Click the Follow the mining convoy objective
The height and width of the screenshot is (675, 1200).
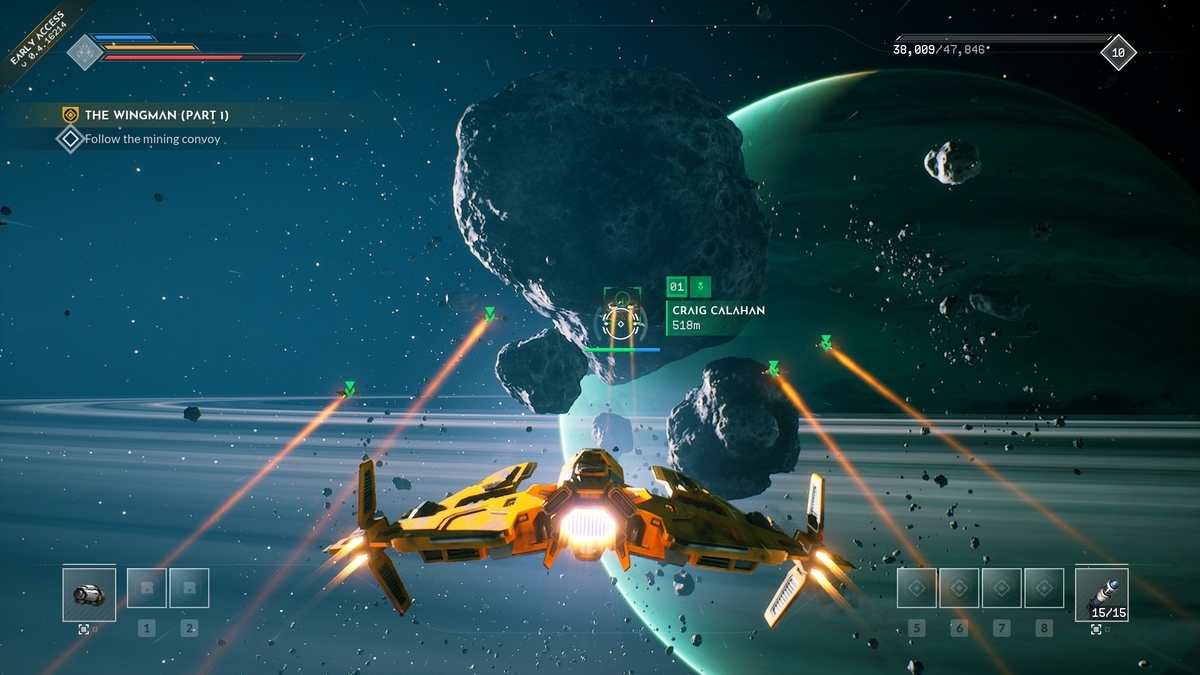pyautogui.click(x=152, y=139)
